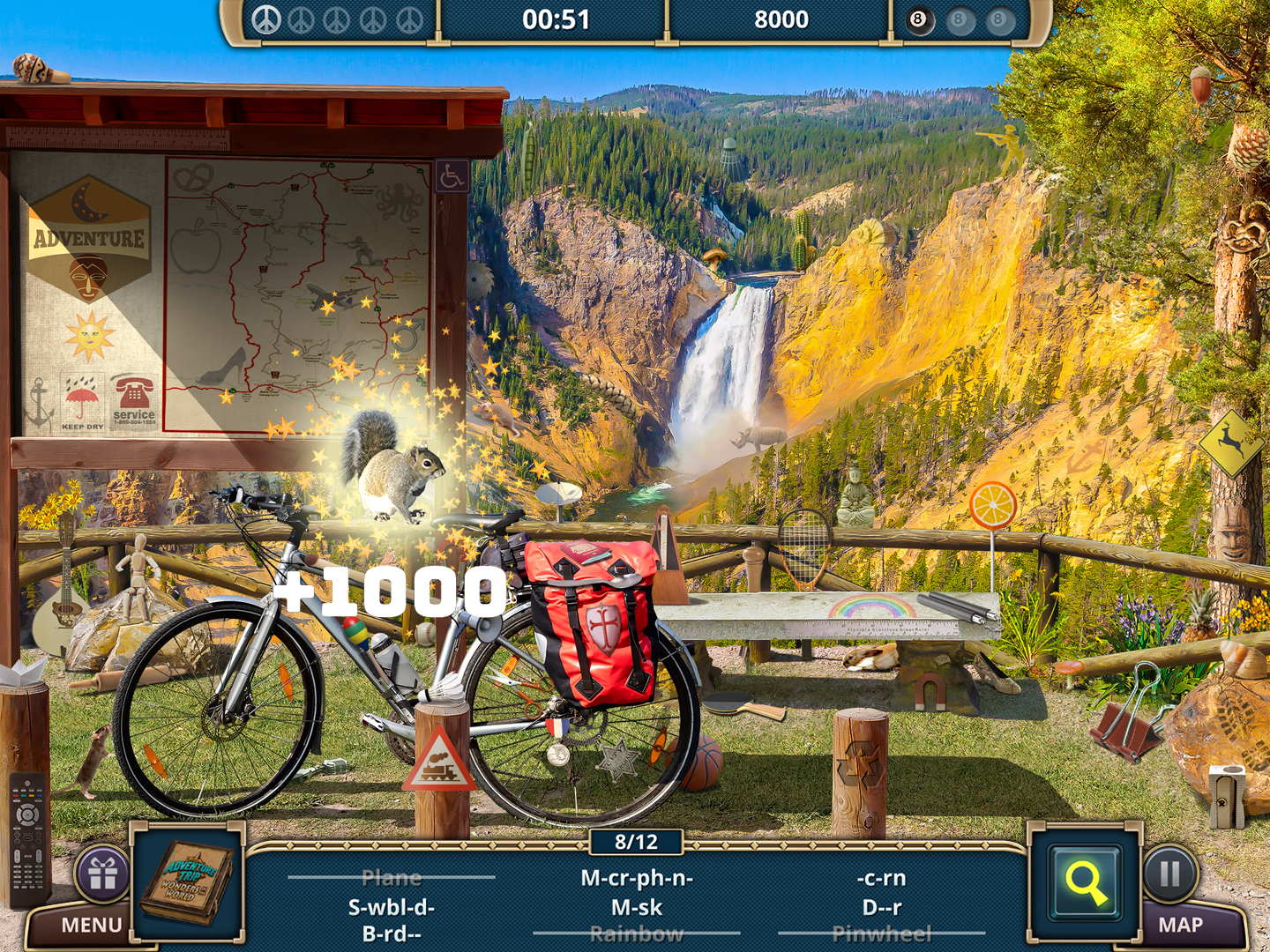This screenshot has height=952, width=1270.
Task: Select the B-rd-- clue word
Action: 392,934
